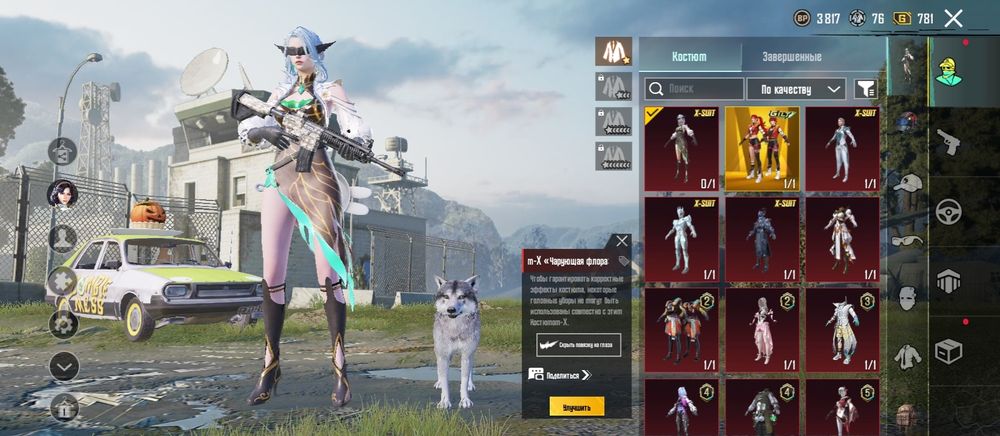Select the first unlocked outfit preset slot

(x=612, y=51)
